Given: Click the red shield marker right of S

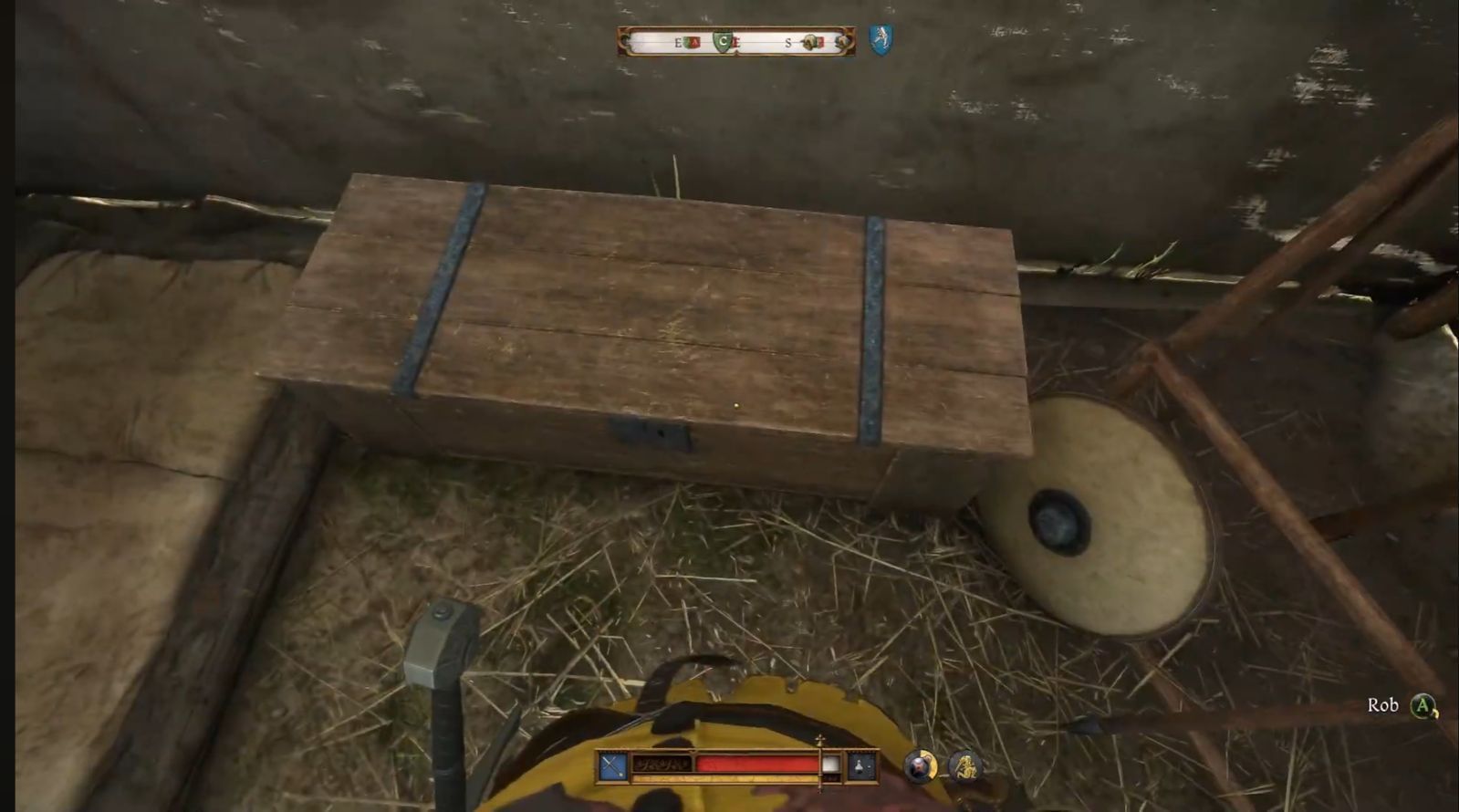Looking at the screenshot, I should tap(819, 42).
